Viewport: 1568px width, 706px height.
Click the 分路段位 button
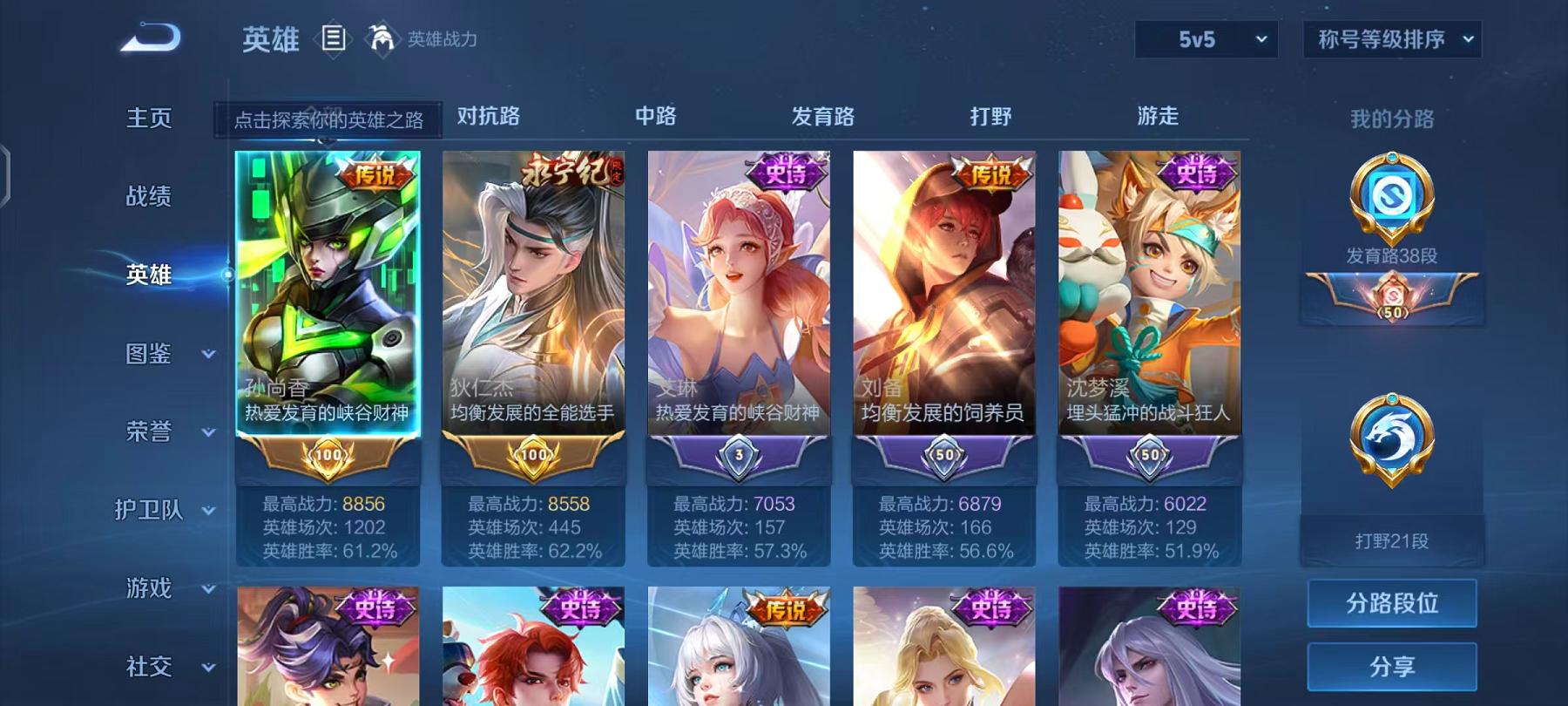coord(1391,603)
